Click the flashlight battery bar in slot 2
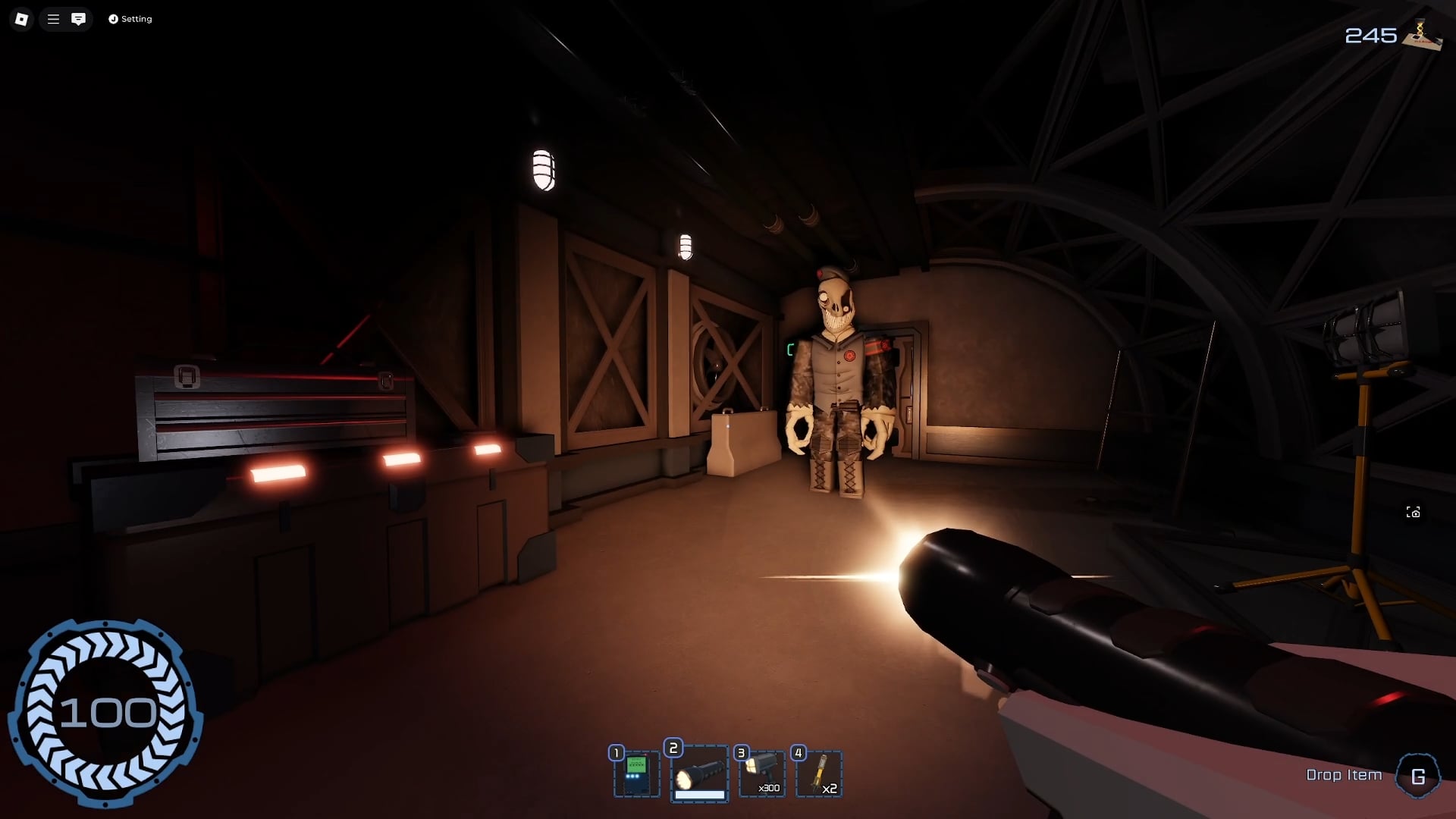The image size is (1456, 819). pyautogui.click(x=699, y=794)
